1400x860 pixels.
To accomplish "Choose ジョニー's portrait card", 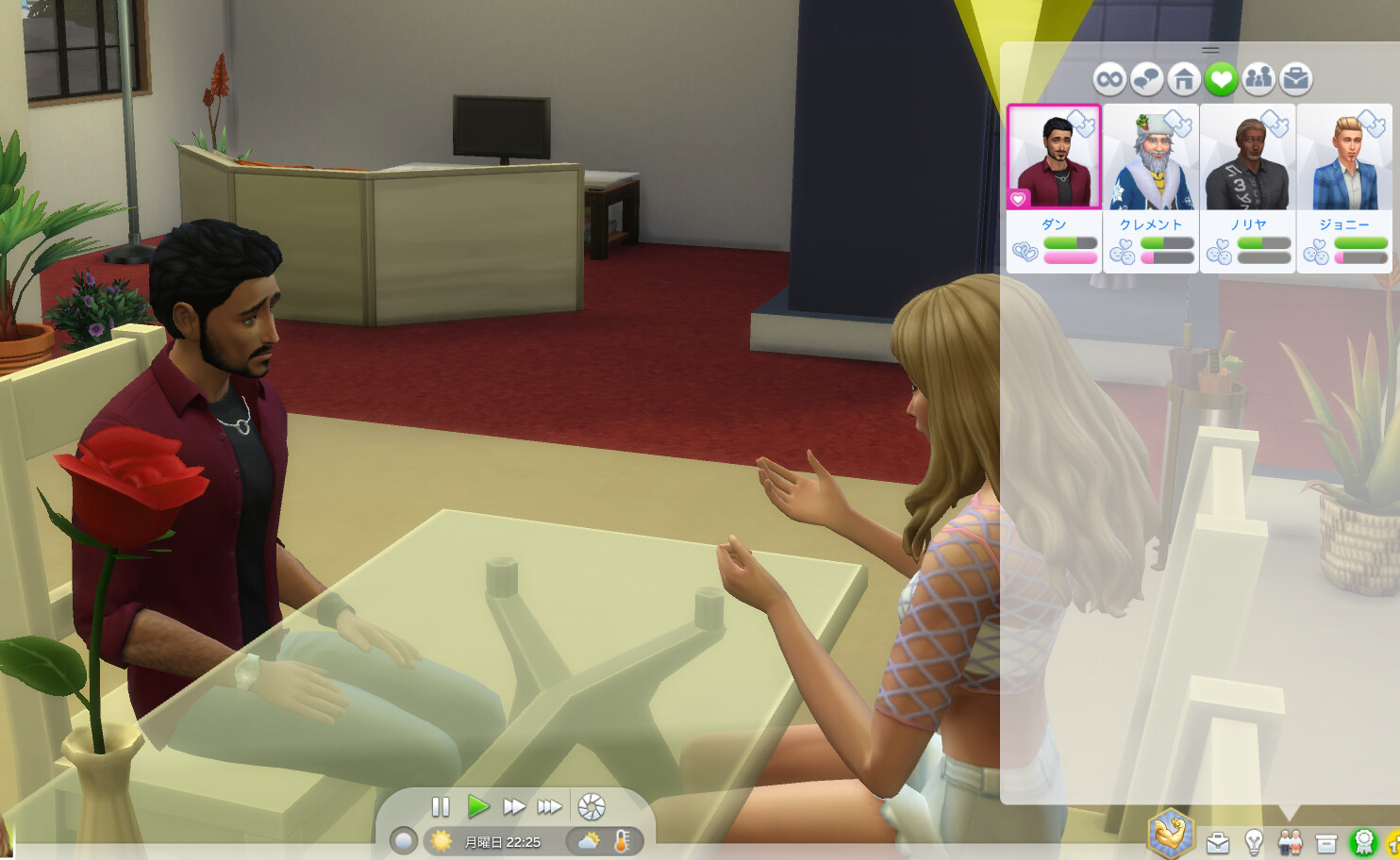I will tap(1344, 157).
